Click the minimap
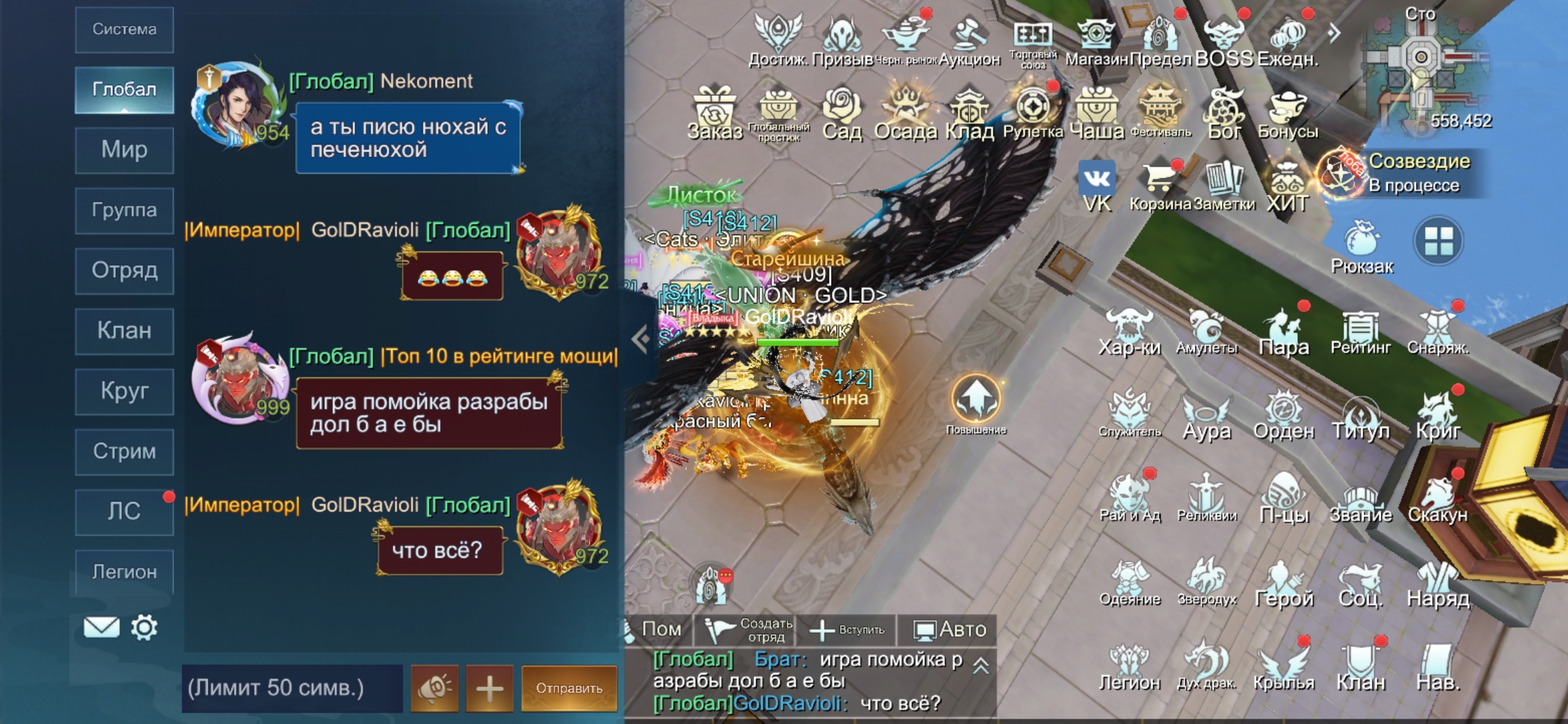The height and width of the screenshot is (724, 1568). coord(1419,67)
